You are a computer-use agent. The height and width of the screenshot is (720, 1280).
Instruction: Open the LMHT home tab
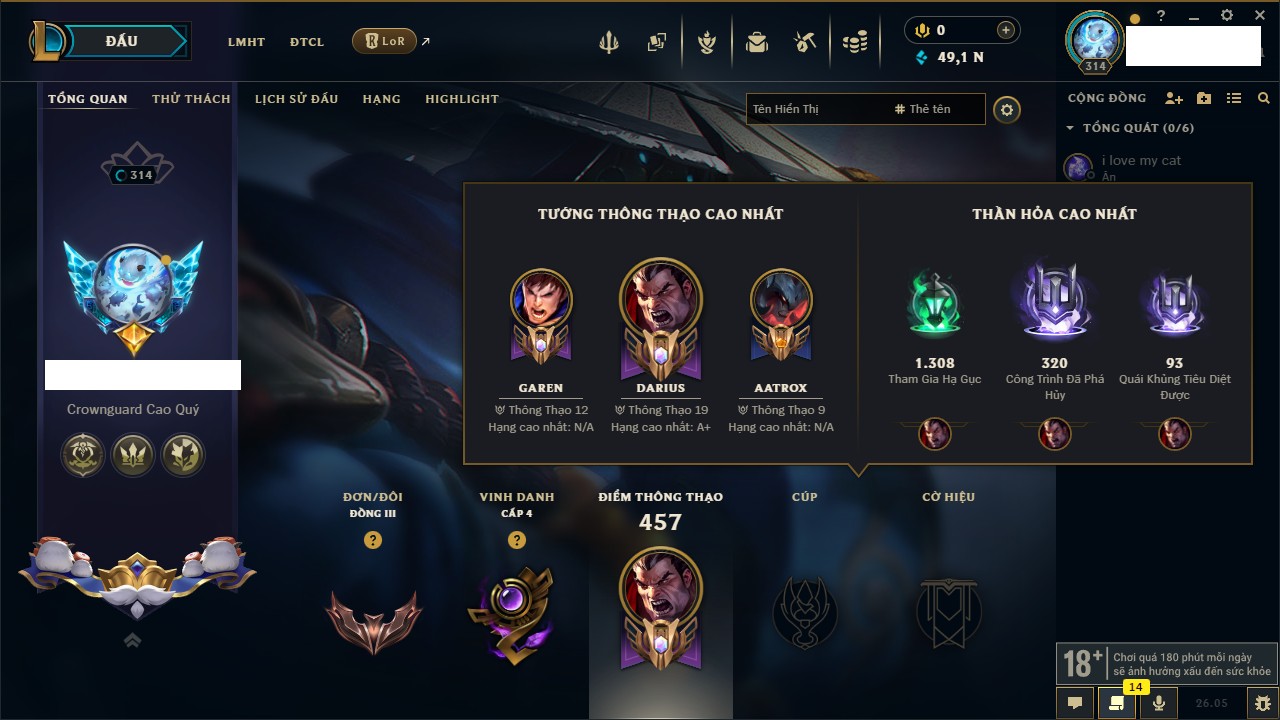coord(246,42)
